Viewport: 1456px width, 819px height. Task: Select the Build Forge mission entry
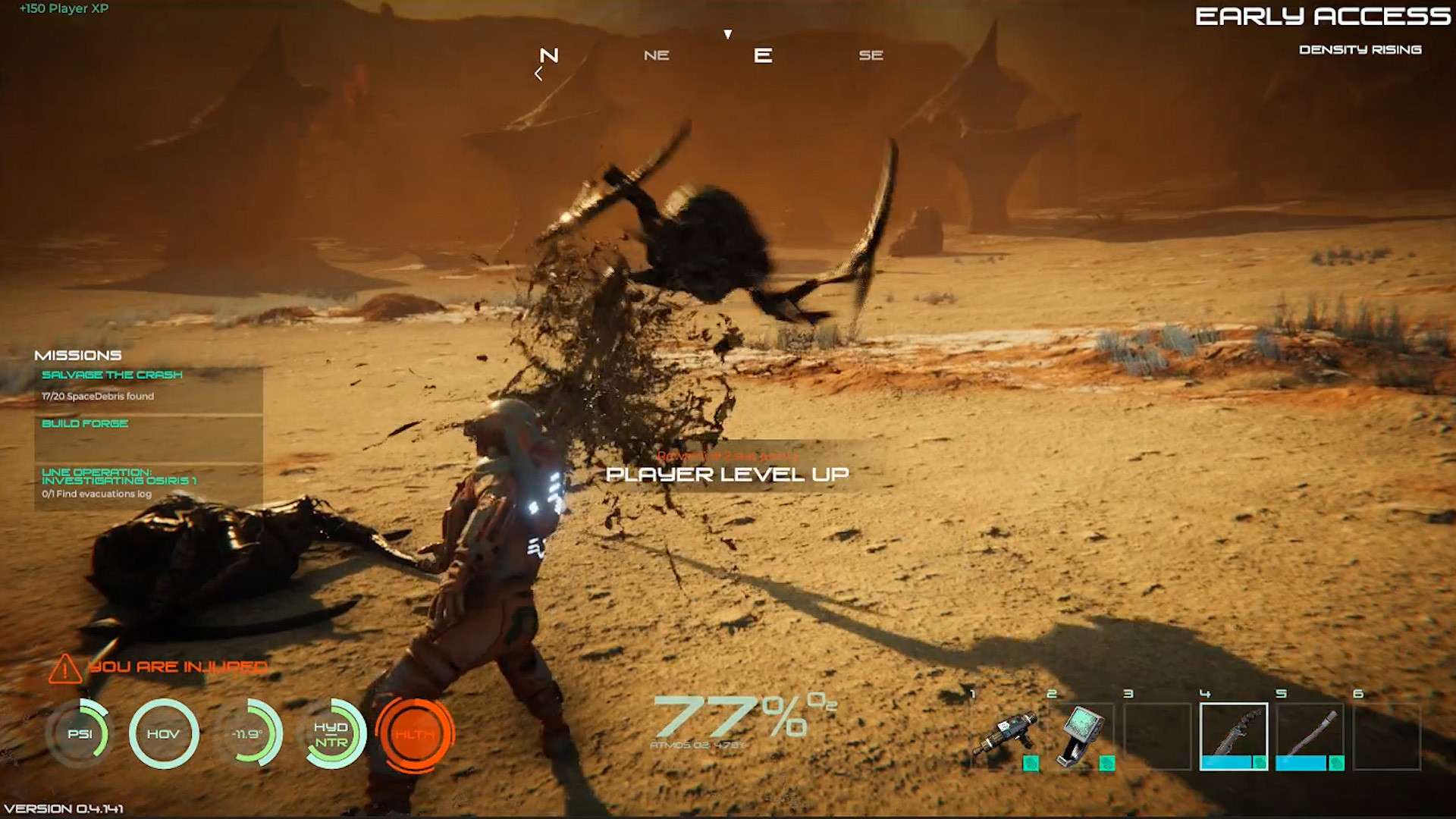[x=85, y=424]
